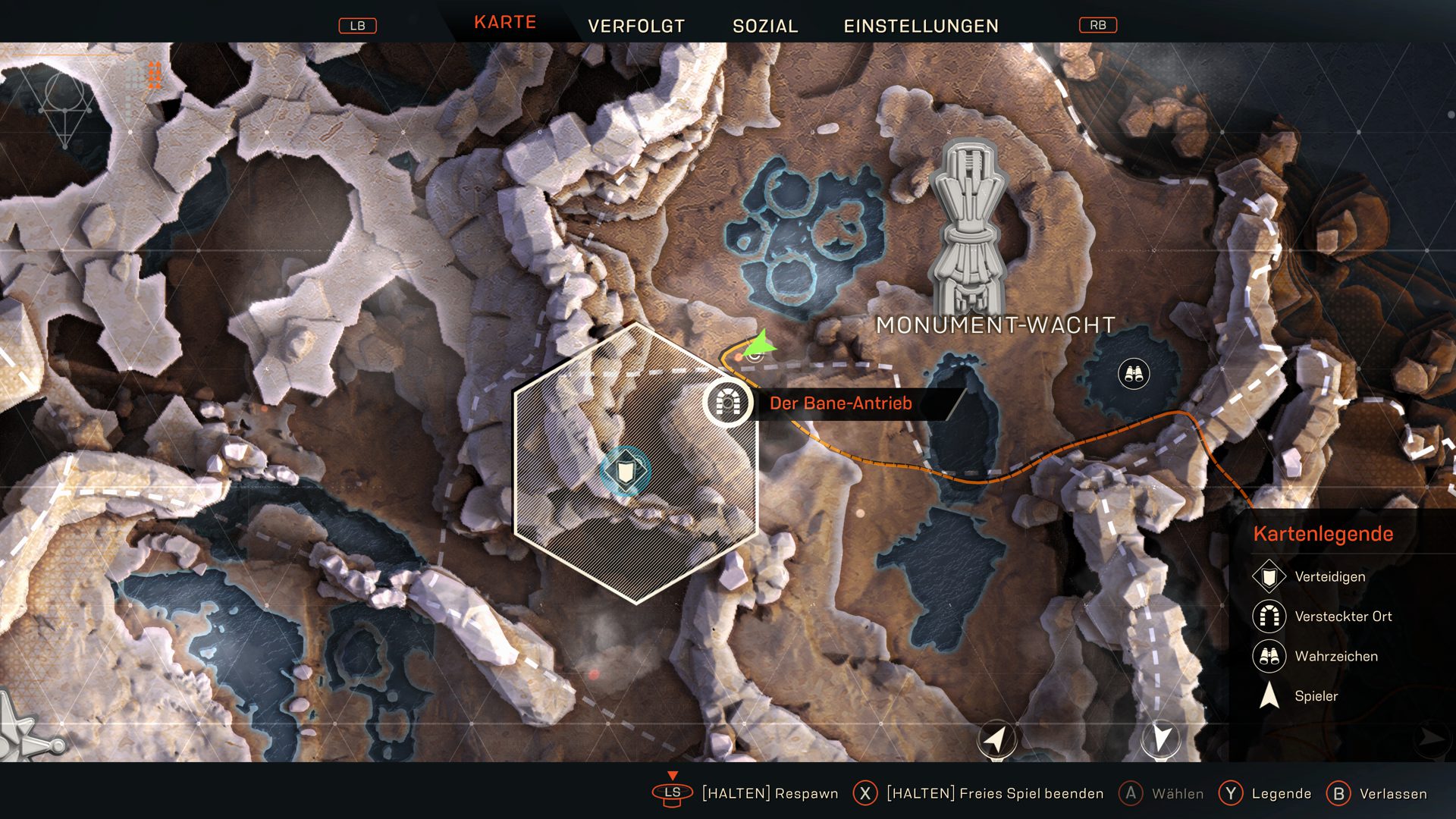Select the Sozial tab

pyautogui.click(x=765, y=27)
